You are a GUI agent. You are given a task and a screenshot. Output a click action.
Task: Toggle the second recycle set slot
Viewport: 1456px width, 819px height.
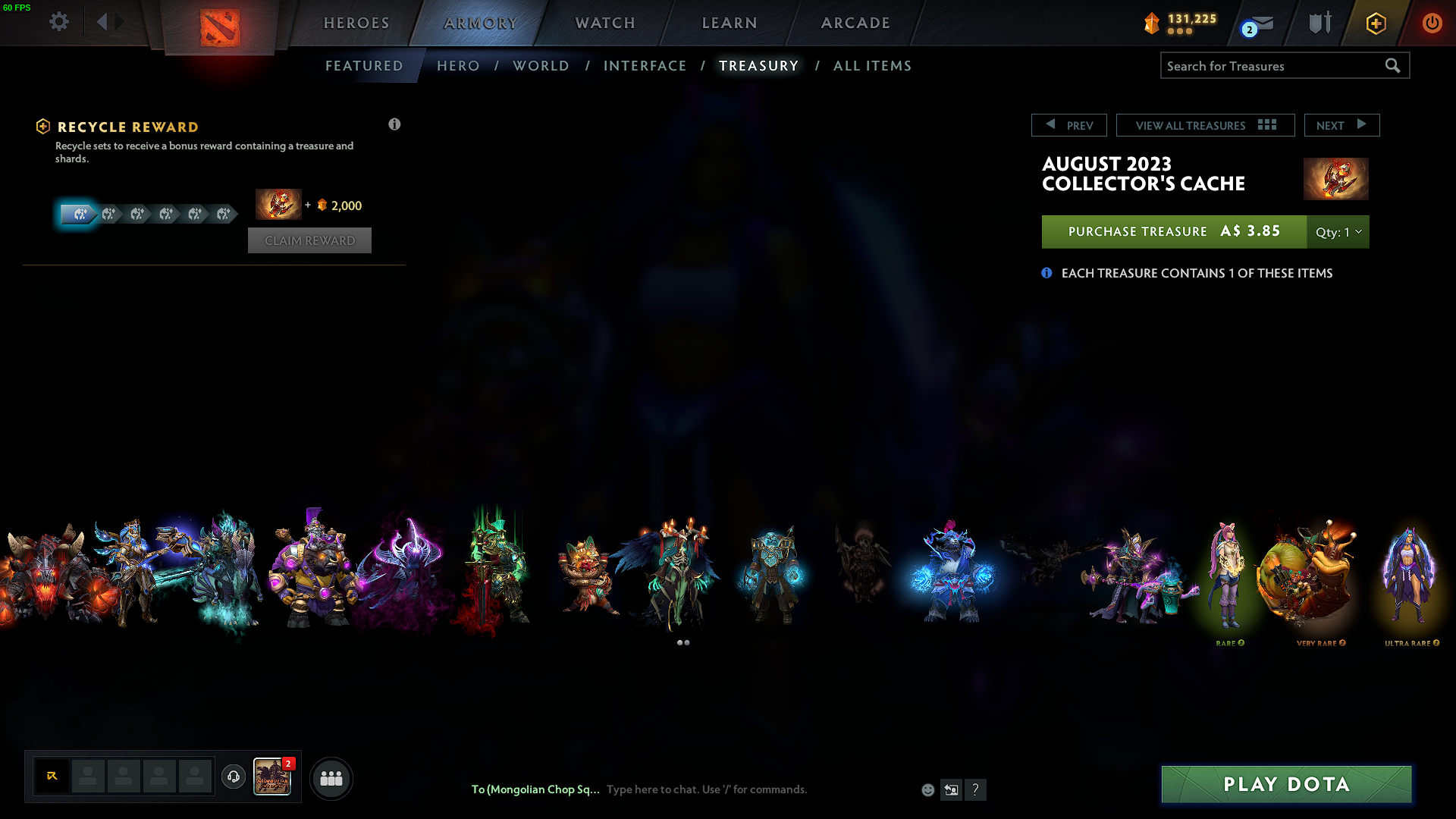110,215
